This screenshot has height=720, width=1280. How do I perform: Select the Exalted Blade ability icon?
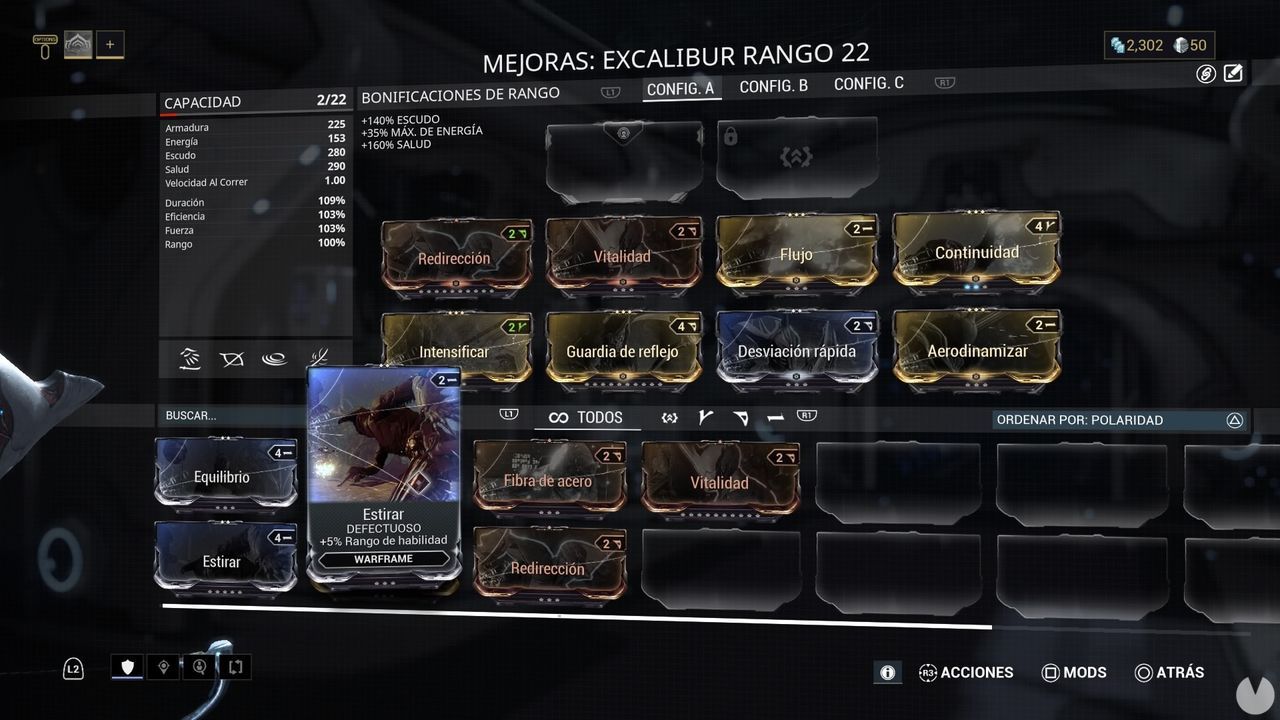(x=318, y=359)
